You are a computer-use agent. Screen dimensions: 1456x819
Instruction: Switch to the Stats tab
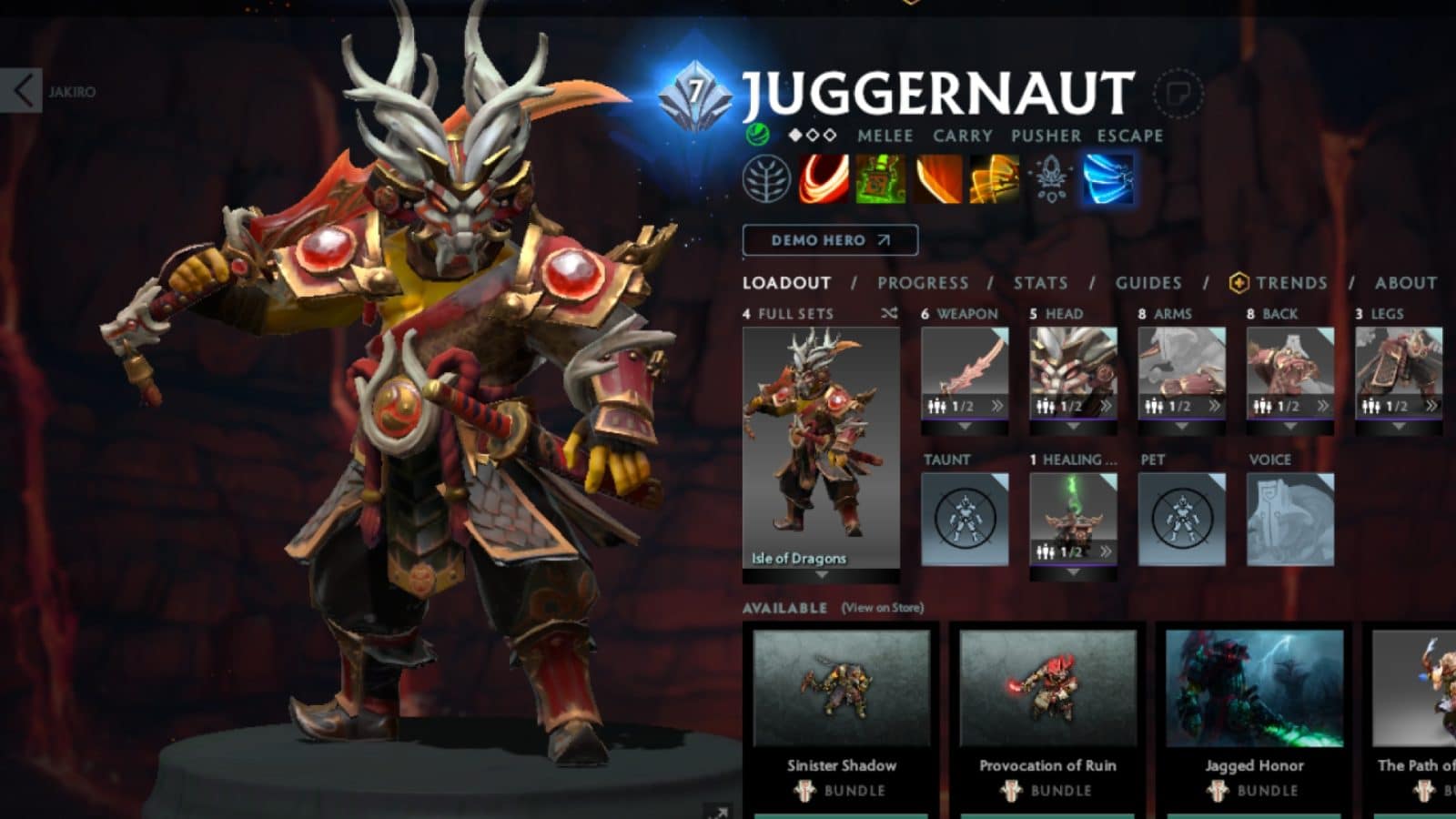pyautogui.click(x=1039, y=283)
